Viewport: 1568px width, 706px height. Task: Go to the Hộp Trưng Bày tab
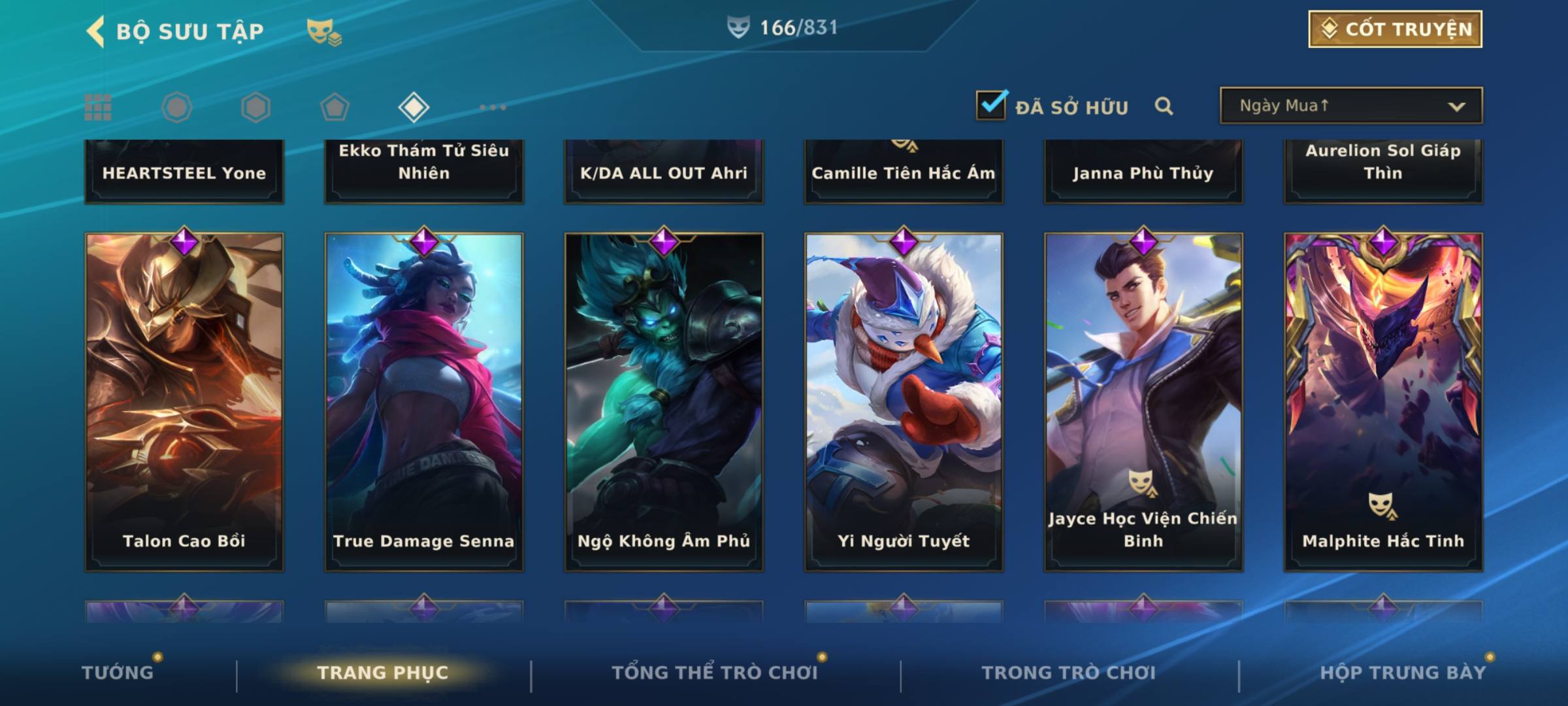tap(1403, 673)
